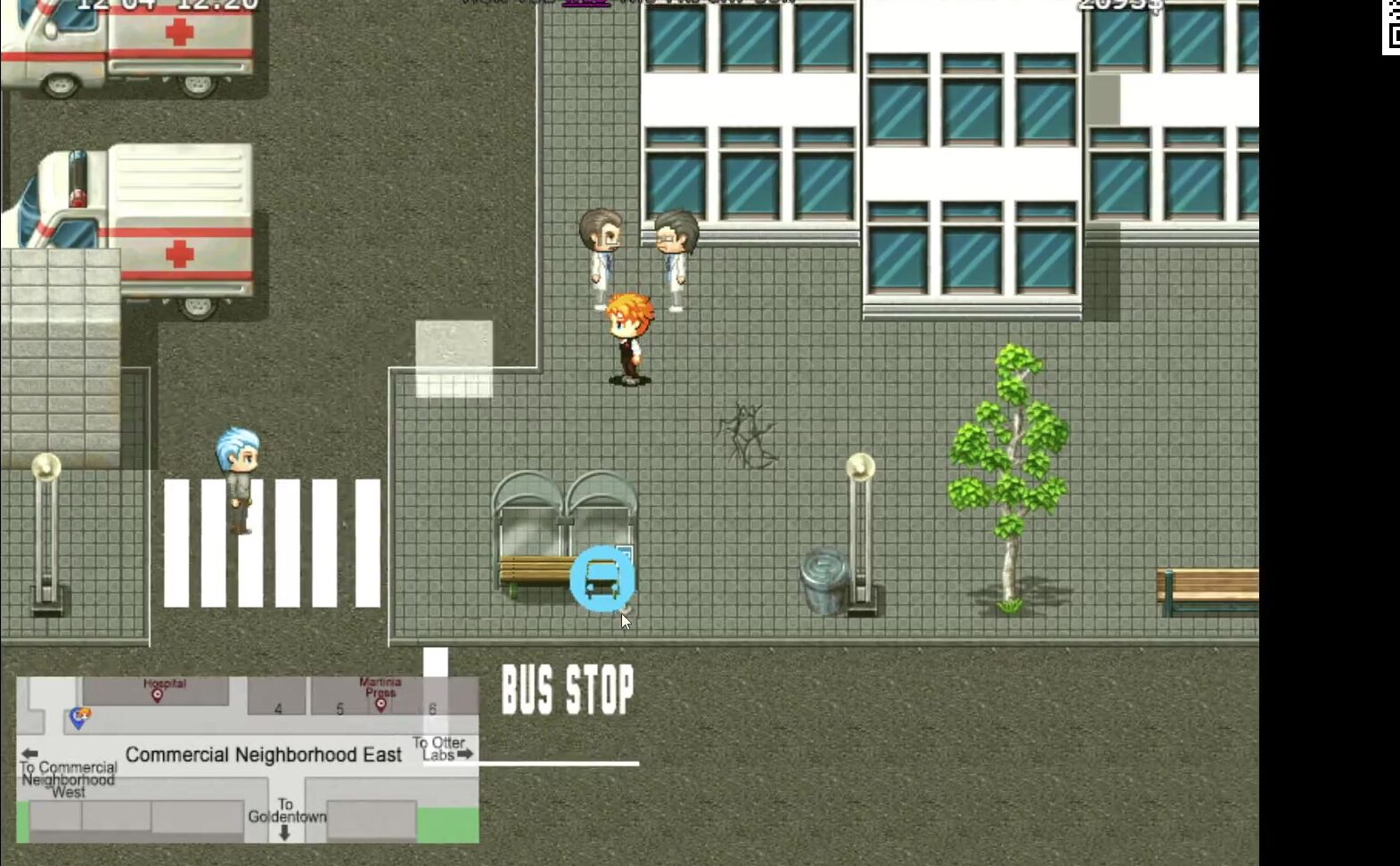Click the Commercial Neighborhood East map label
Image resolution: width=1400 pixels, height=866 pixels.
click(x=265, y=754)
